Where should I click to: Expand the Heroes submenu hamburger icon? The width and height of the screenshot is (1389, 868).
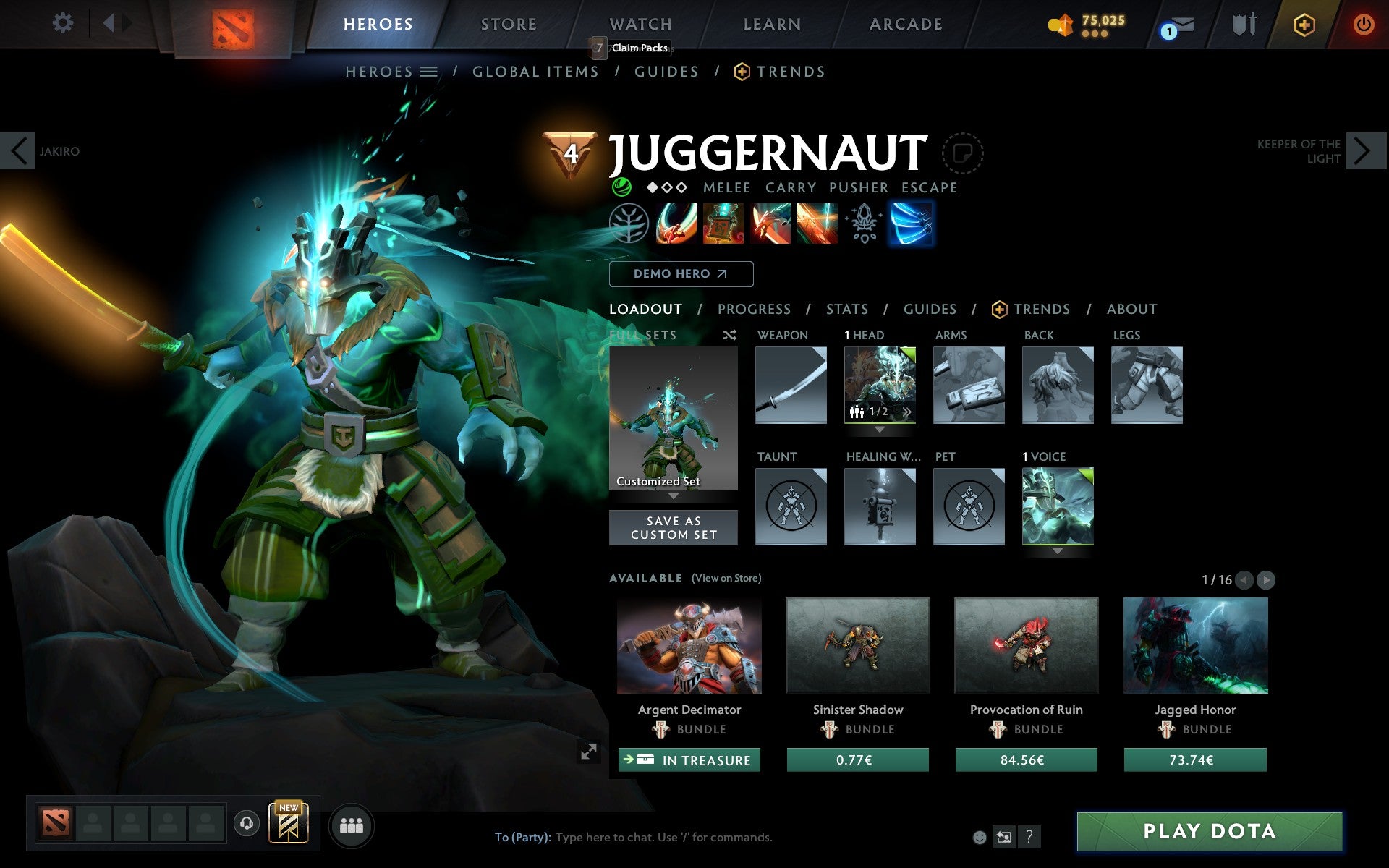point(430,71)
